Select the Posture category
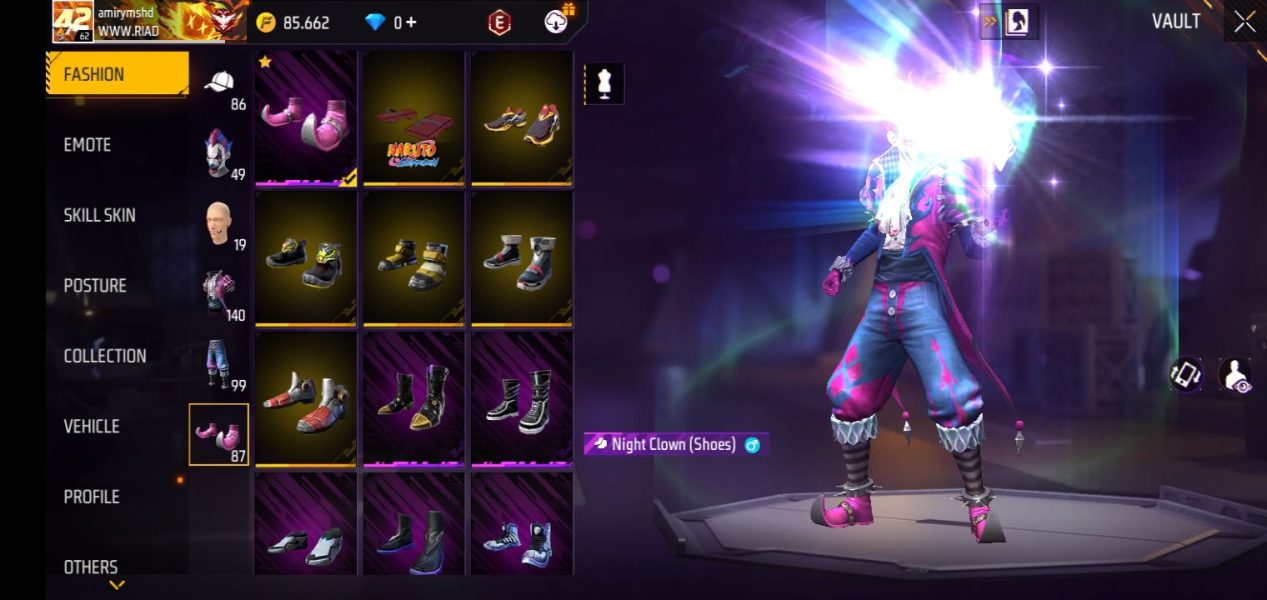 point(95,286)
